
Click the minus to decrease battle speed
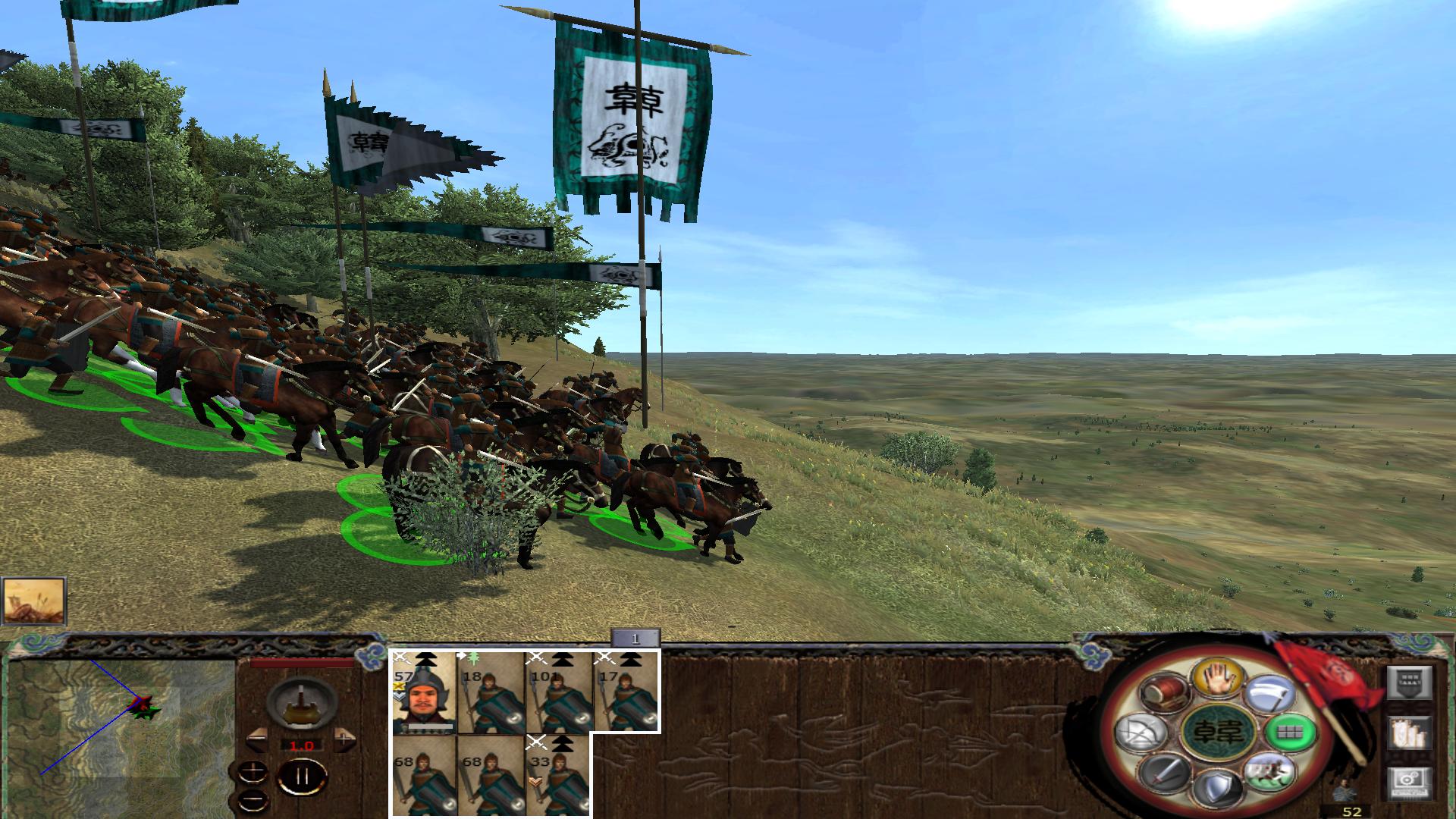pyautogui.click(x=259, y=739)
